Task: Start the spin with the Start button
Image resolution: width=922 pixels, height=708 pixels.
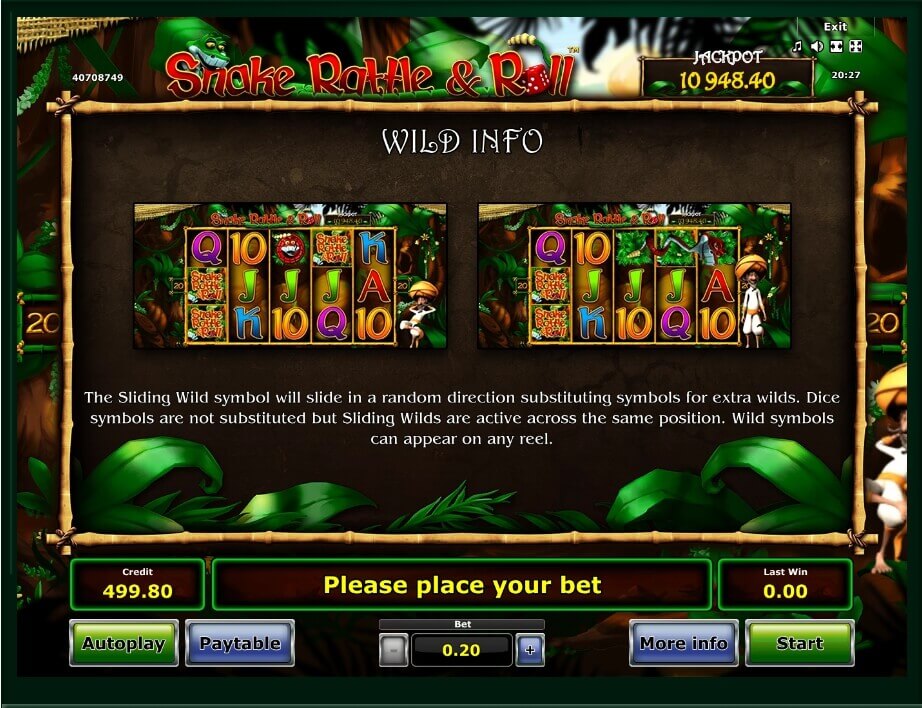Action: coord(799,643)
